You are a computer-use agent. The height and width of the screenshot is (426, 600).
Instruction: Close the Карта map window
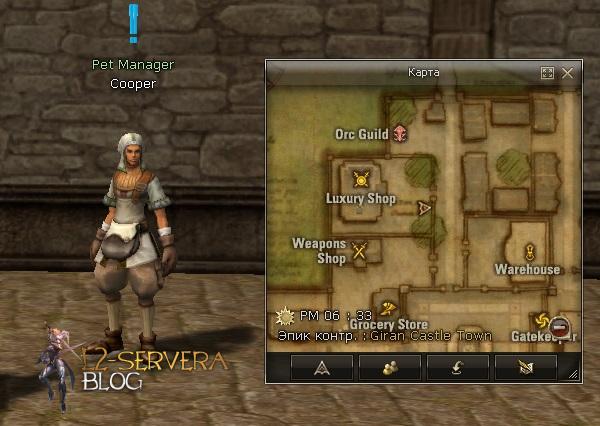pyautogui.click(x=567, y=73)
